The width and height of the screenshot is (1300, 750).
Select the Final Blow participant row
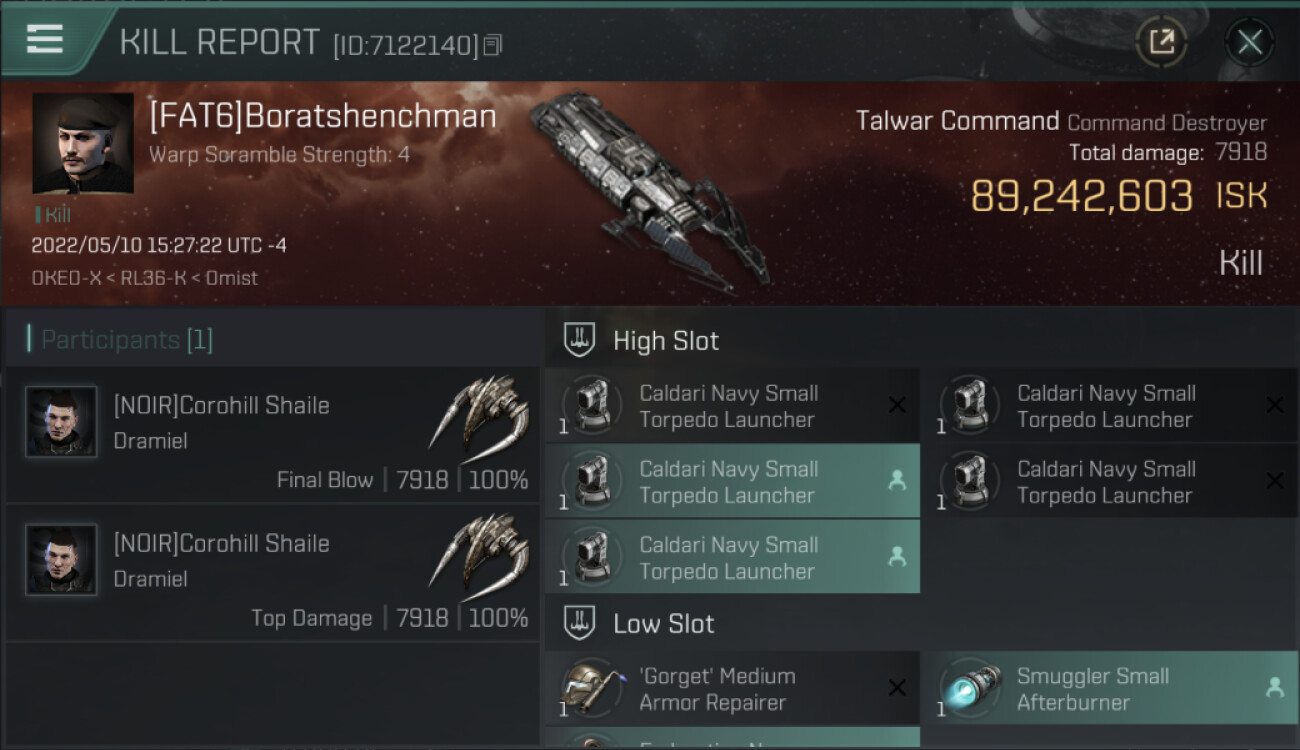click(x=272, y=435)
